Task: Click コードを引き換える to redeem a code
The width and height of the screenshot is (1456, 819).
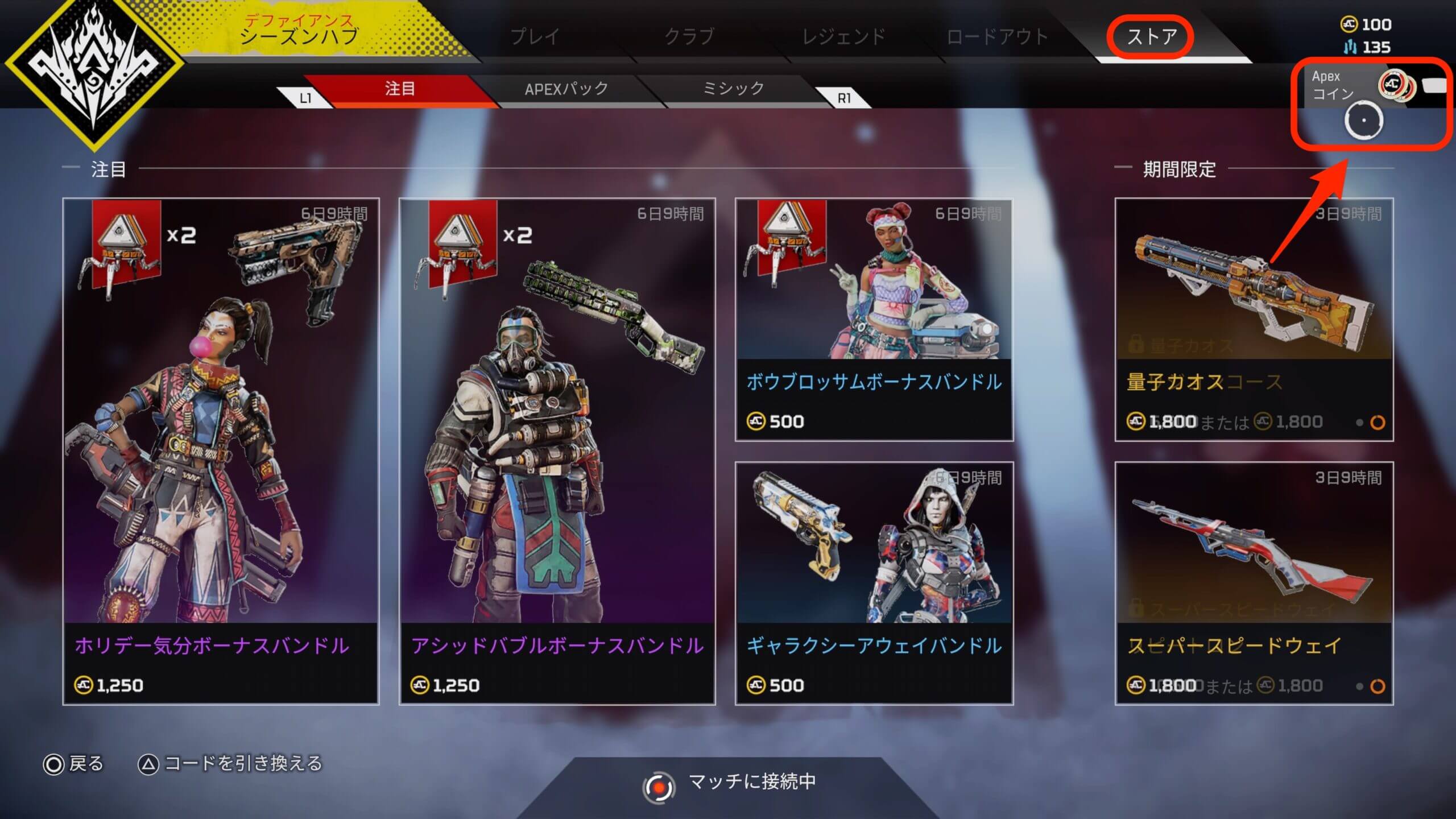Action: 231,763
